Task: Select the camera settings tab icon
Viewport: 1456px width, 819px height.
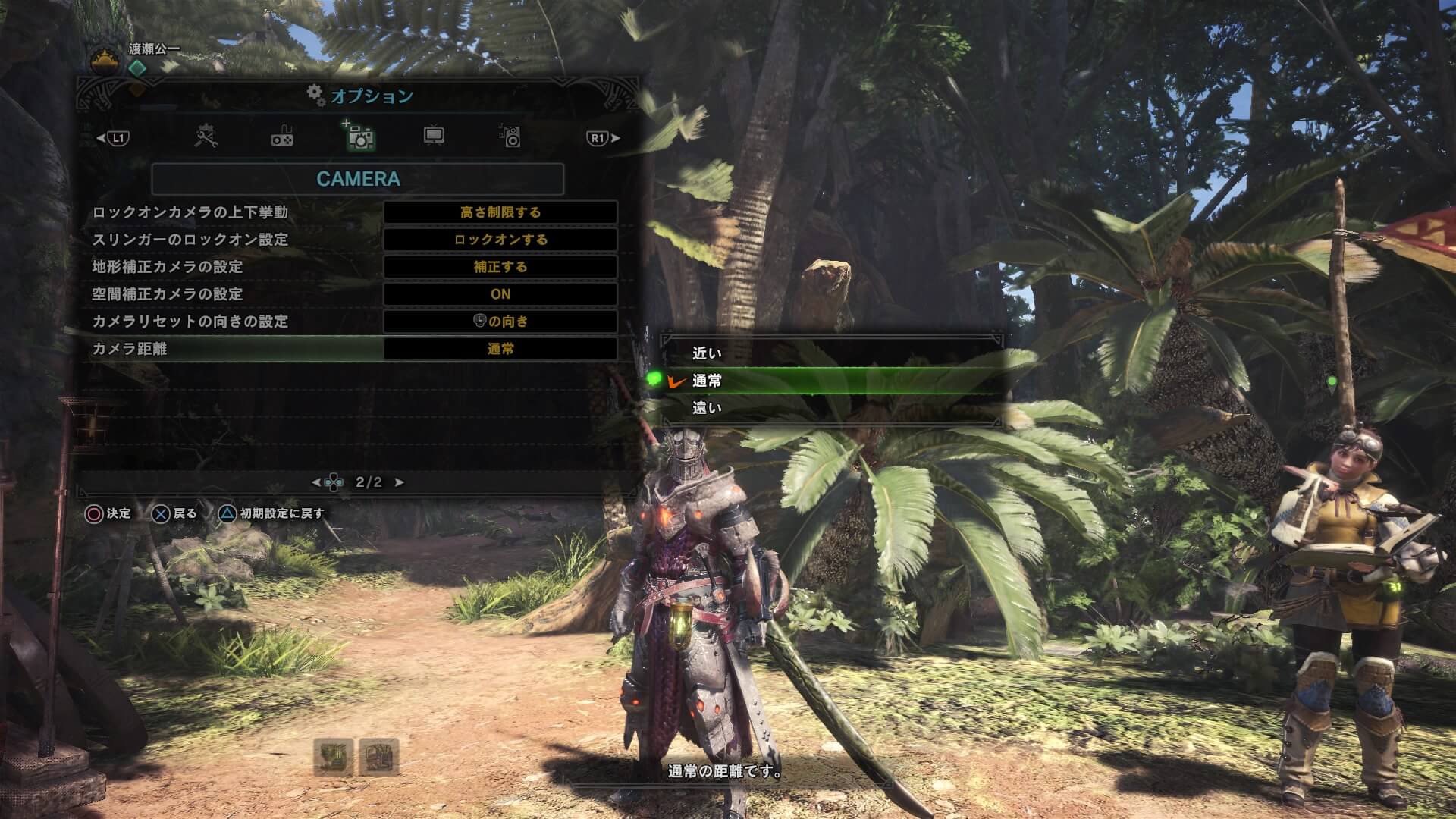Action: pos(359,136)
